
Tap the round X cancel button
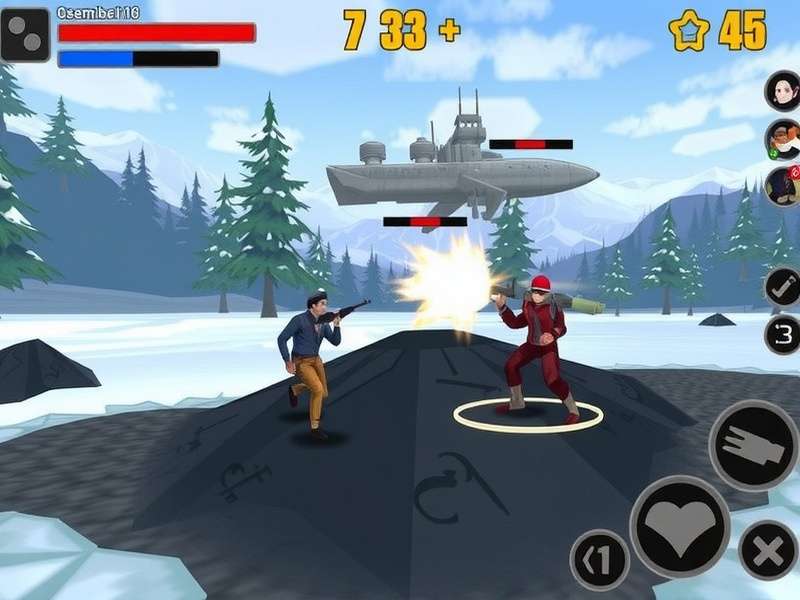pyautogui.click(x=768, y=550)
